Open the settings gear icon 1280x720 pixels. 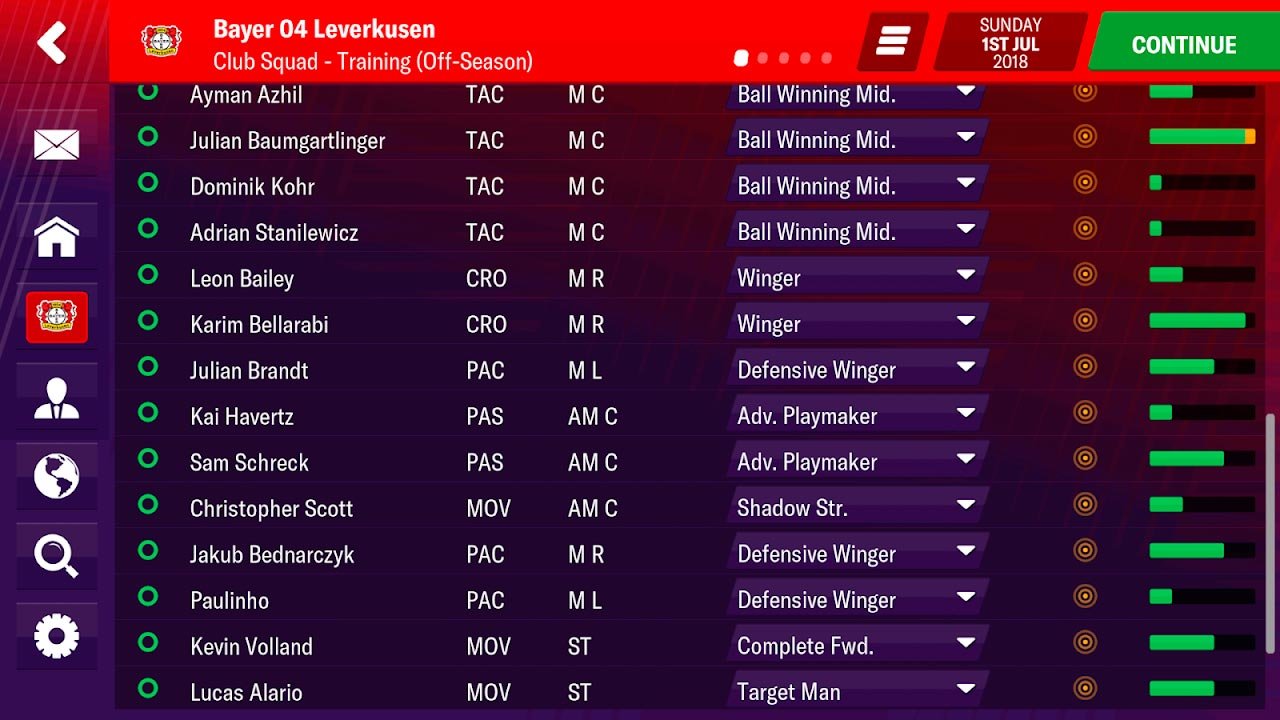pyautogui.click(x=56, y=636)
